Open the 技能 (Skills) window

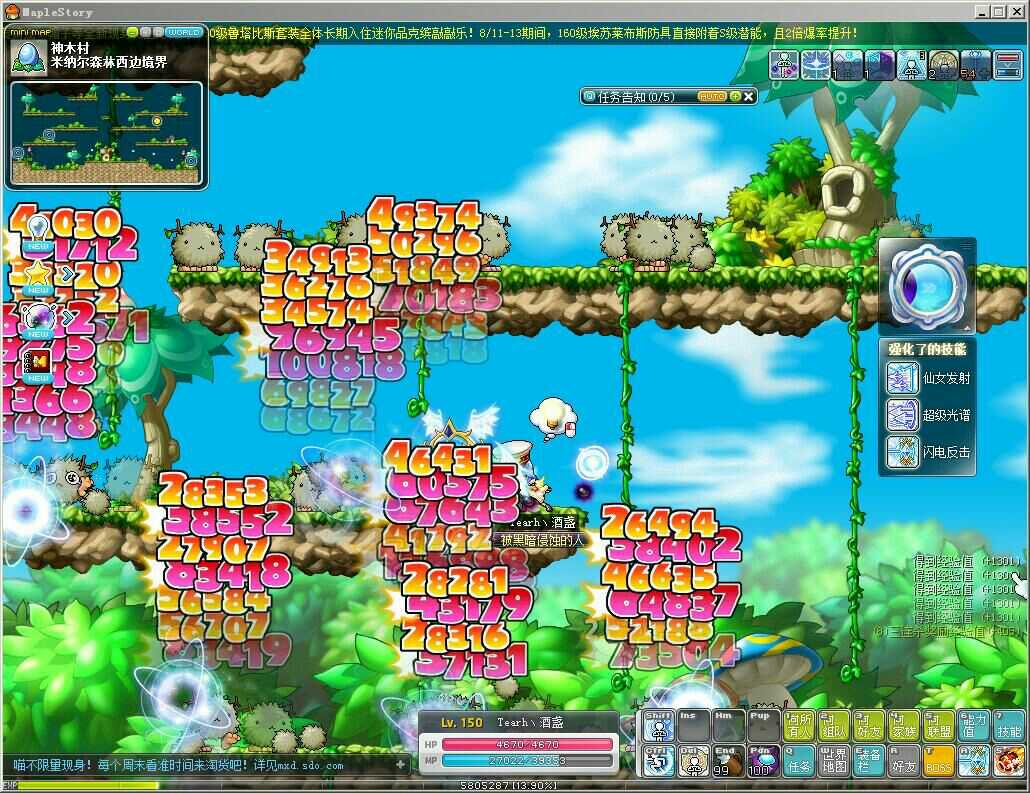pyautogui.click(x=1008, y=726)
